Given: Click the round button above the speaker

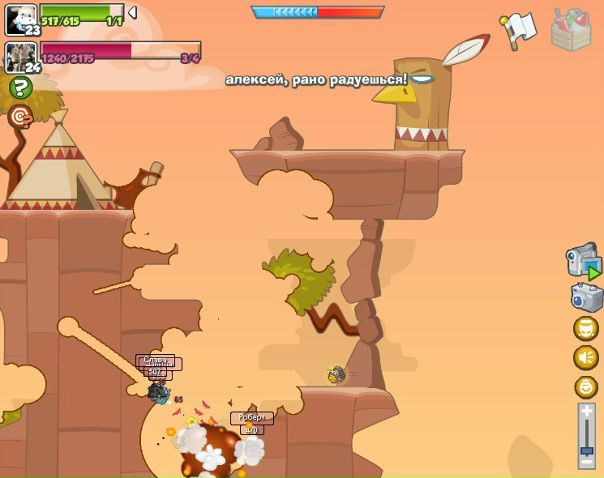Looking at the screenshot, I should pyautogui.click(x=586, y=329).
